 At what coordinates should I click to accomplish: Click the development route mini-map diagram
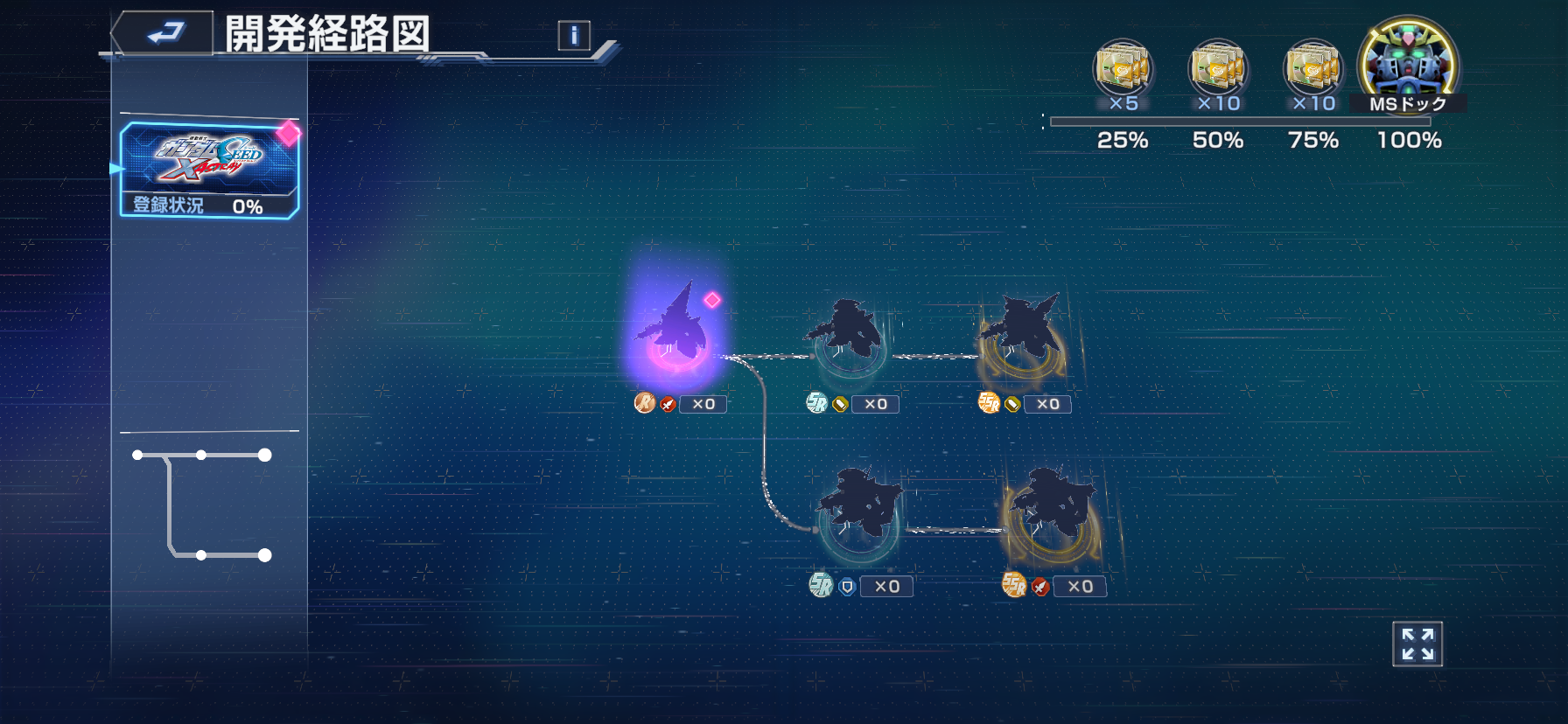pyautogui.click(x=203, y=505)
